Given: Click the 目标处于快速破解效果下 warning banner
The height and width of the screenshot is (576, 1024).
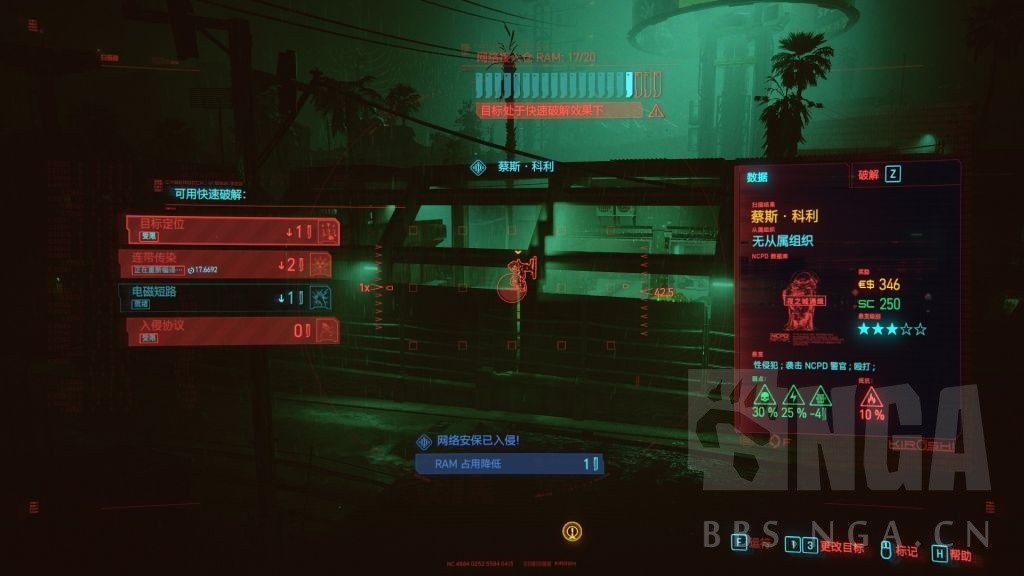Looking at the screenshot, I should [x=558, y=110].
